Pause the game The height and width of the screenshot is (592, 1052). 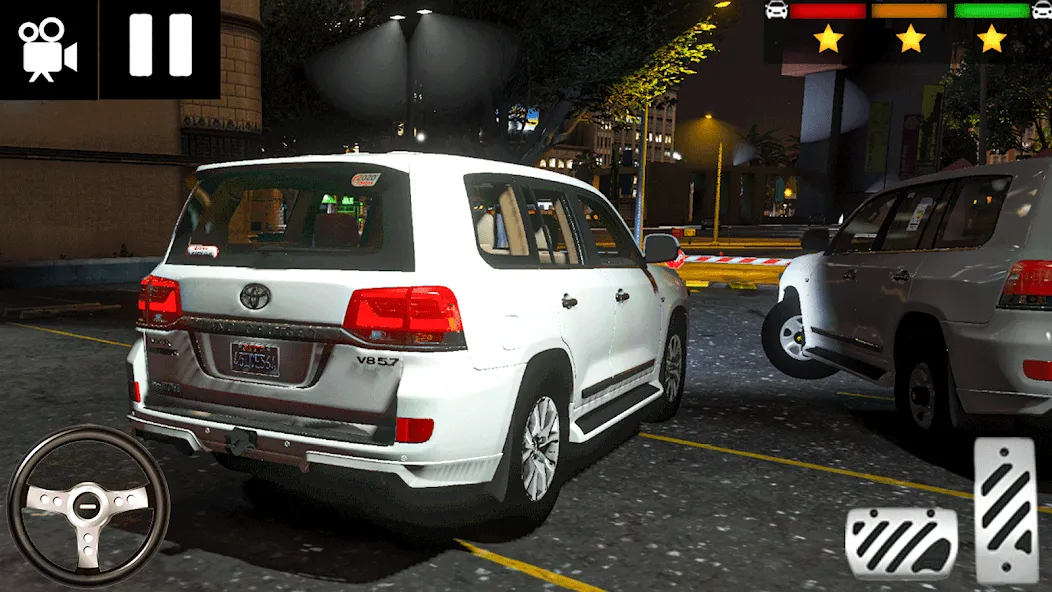pos(160,48)
